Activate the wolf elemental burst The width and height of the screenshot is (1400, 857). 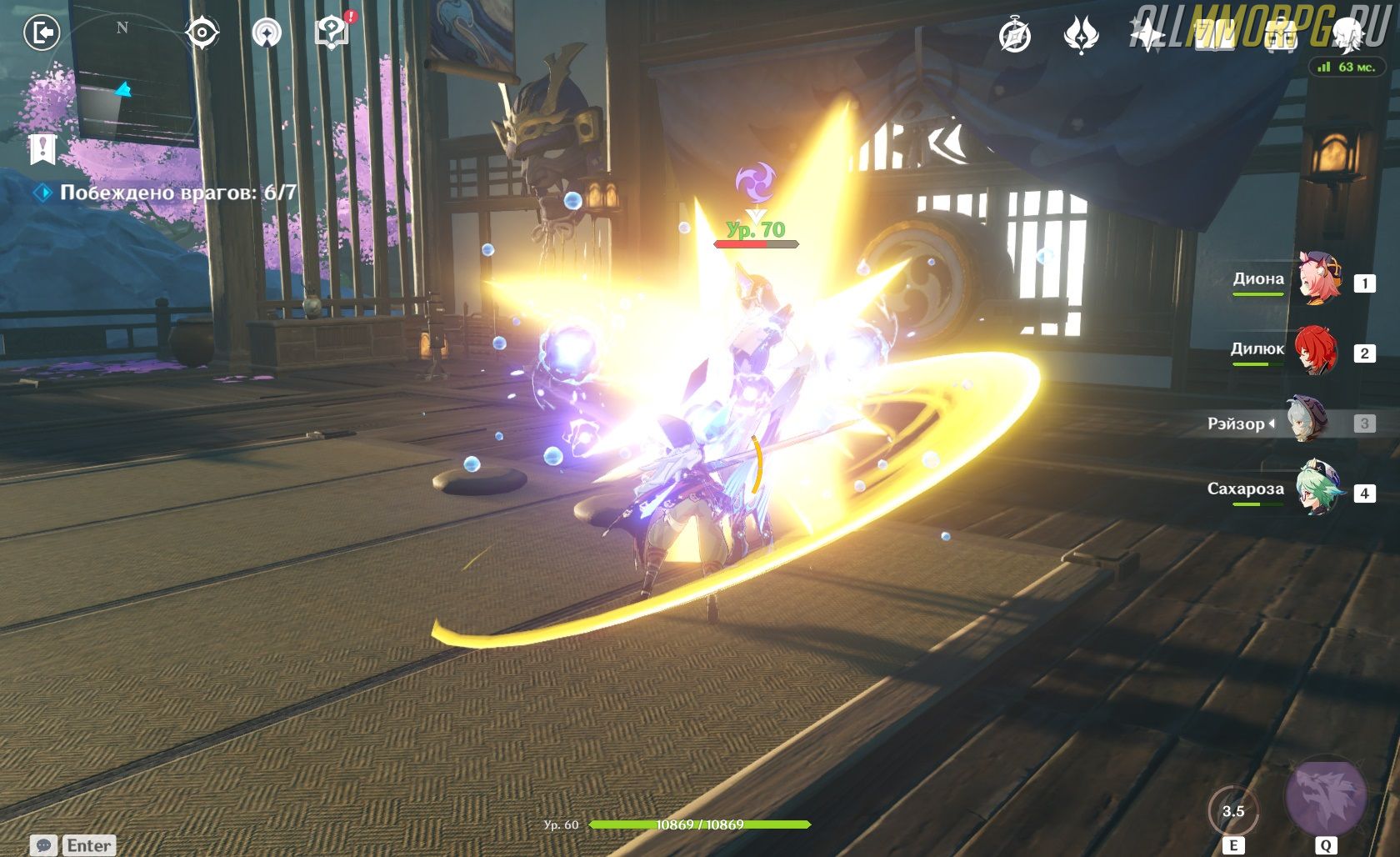coord(1326,798)
